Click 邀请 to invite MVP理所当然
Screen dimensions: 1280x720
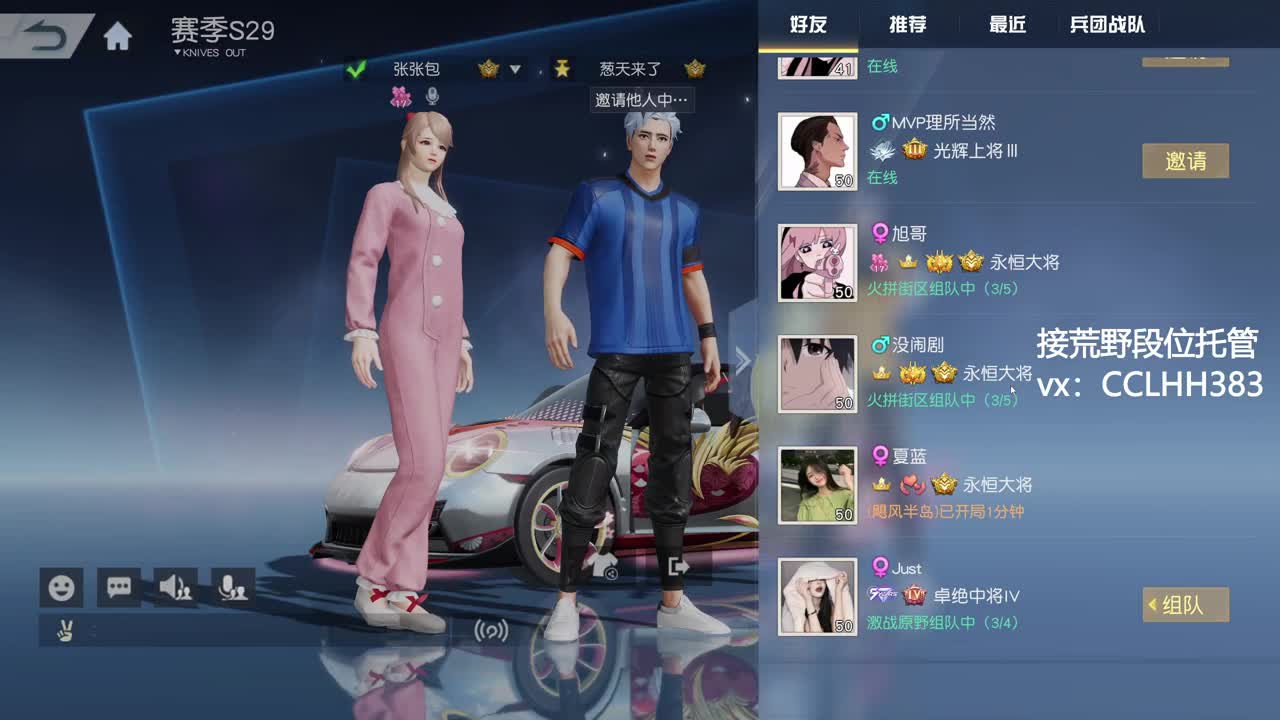[x=1186, y=160]
